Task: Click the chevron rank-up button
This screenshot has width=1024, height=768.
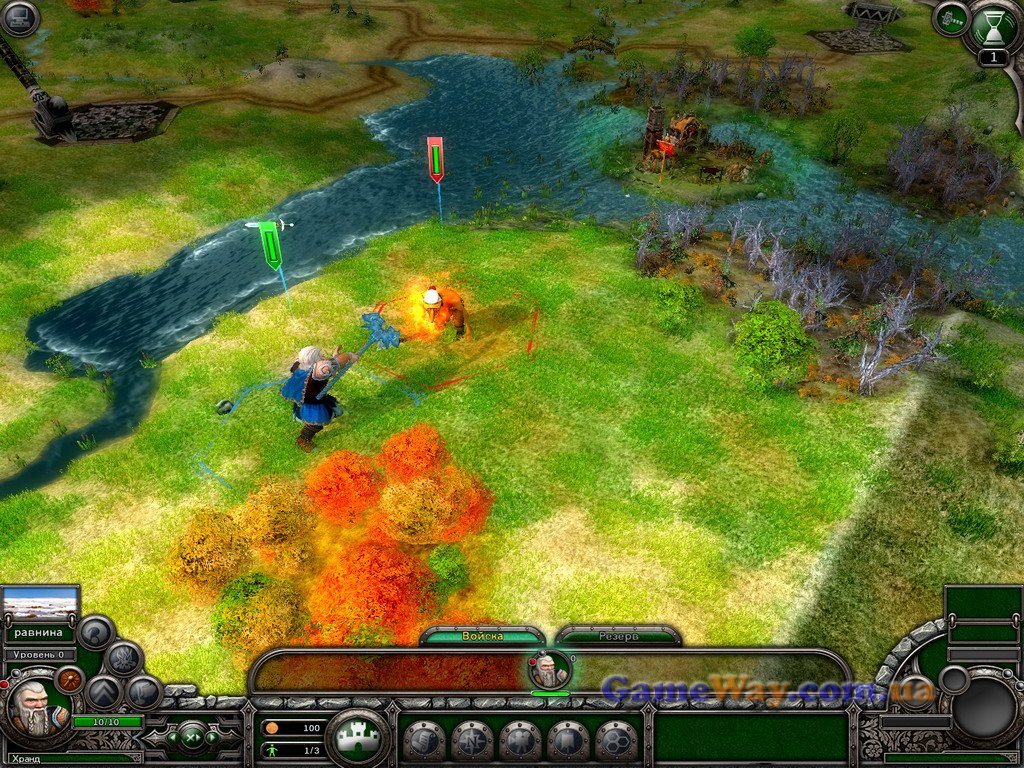Action: click(x=104, y=693)
